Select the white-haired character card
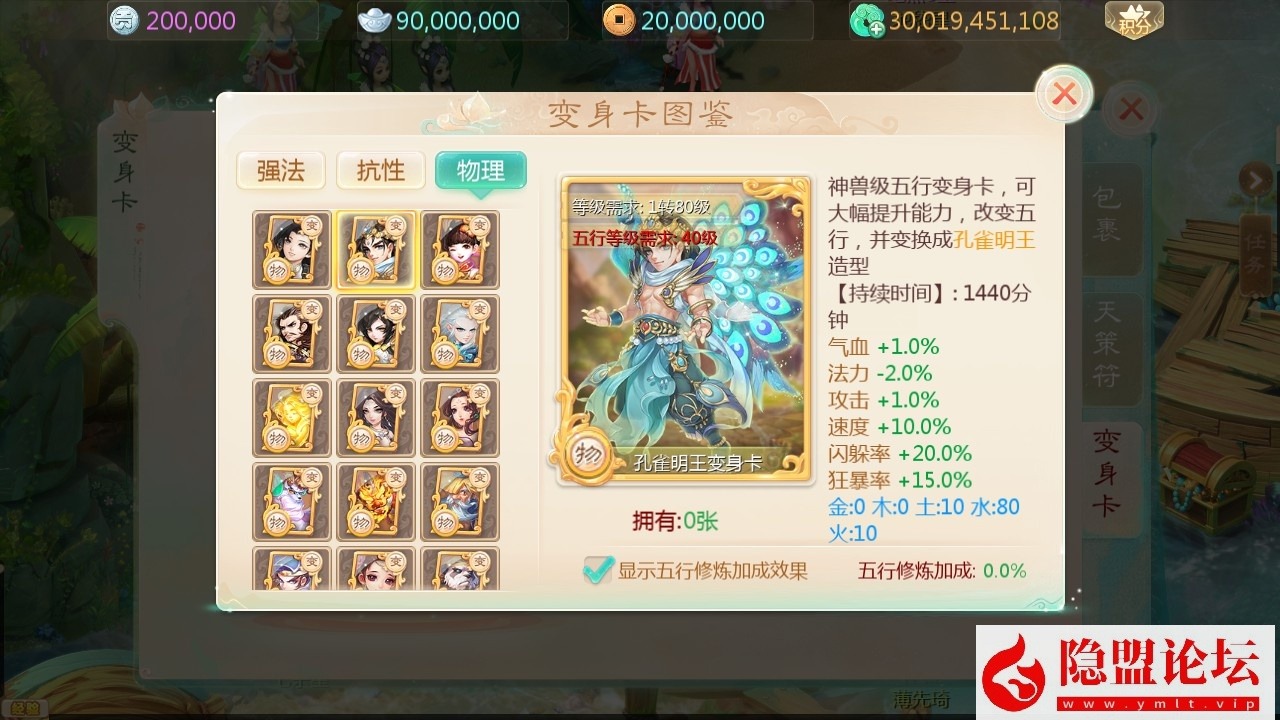Image resolution: width=1280 pixels, height=720 pixels. coord(459,332)
